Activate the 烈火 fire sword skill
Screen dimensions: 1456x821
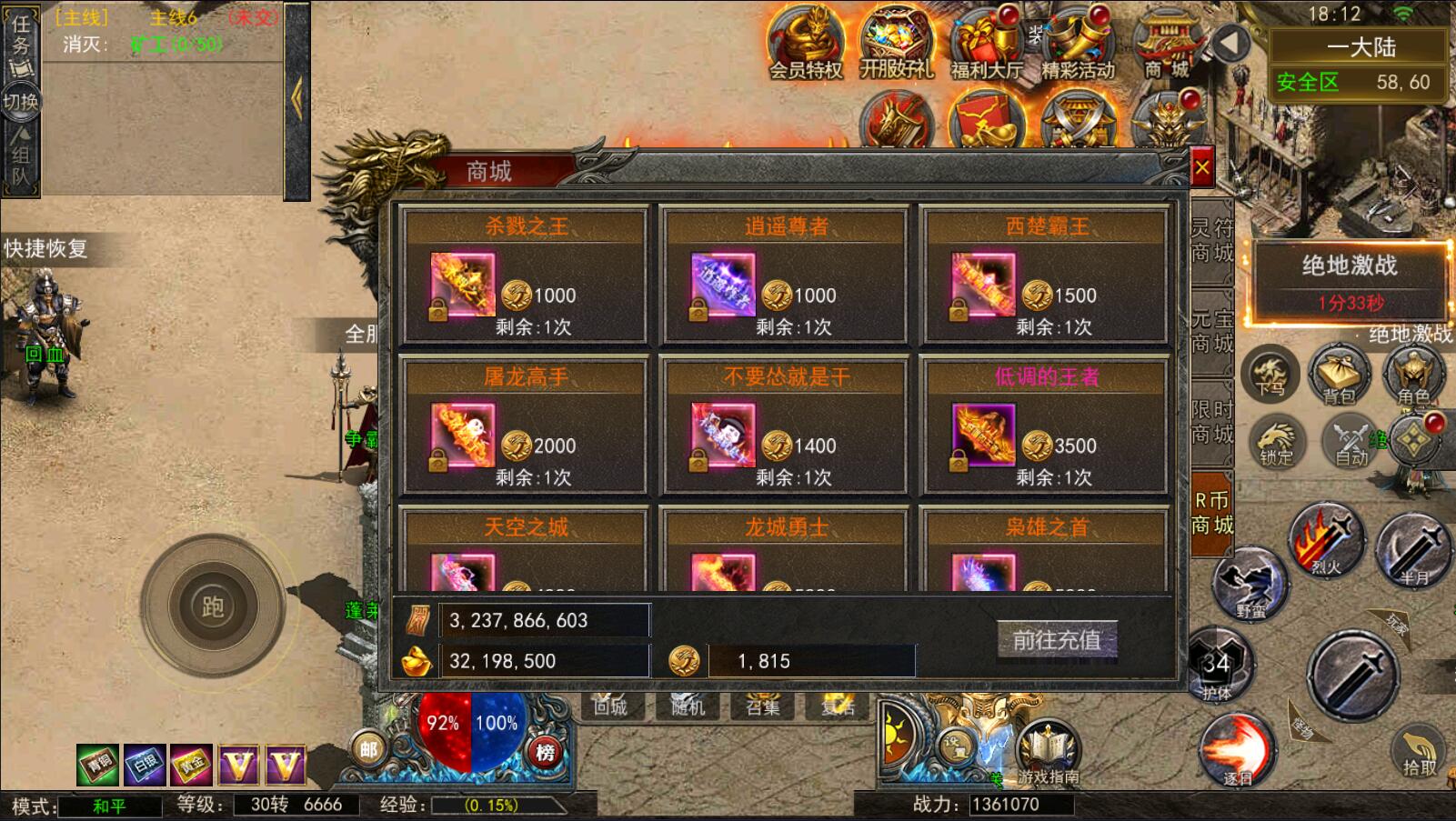(1327, 541)
